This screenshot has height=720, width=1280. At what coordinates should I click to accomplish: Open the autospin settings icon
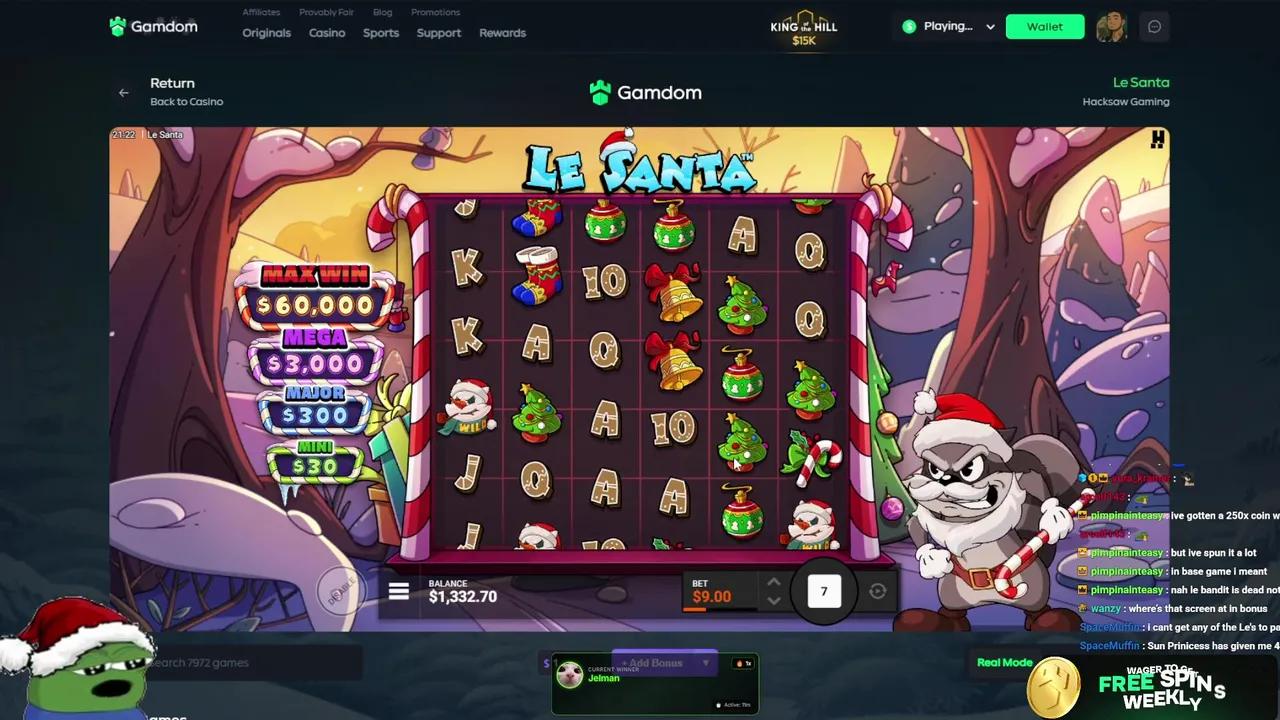[877, 591]
